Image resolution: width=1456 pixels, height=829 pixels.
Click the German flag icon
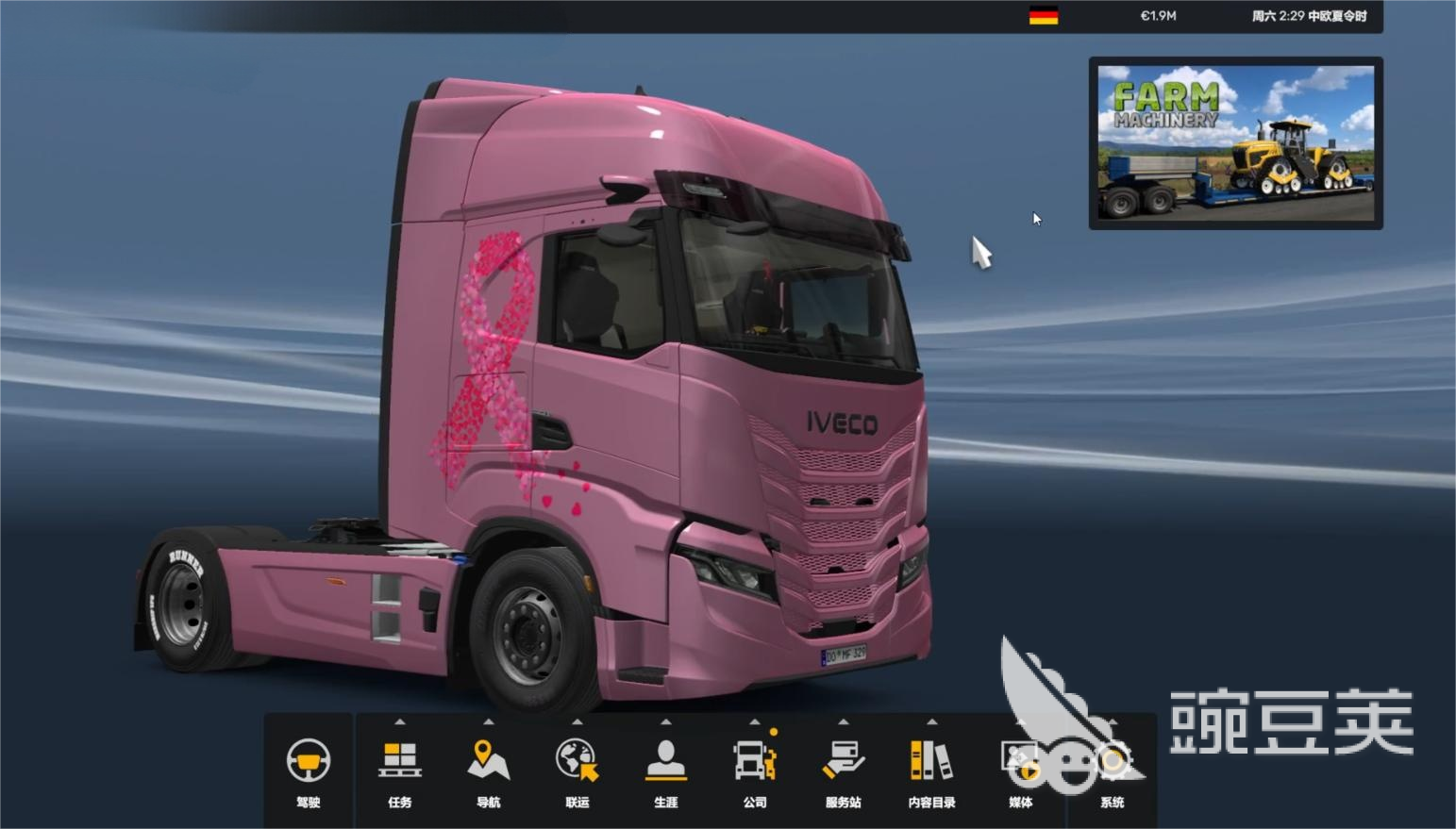pos(1043,16)
